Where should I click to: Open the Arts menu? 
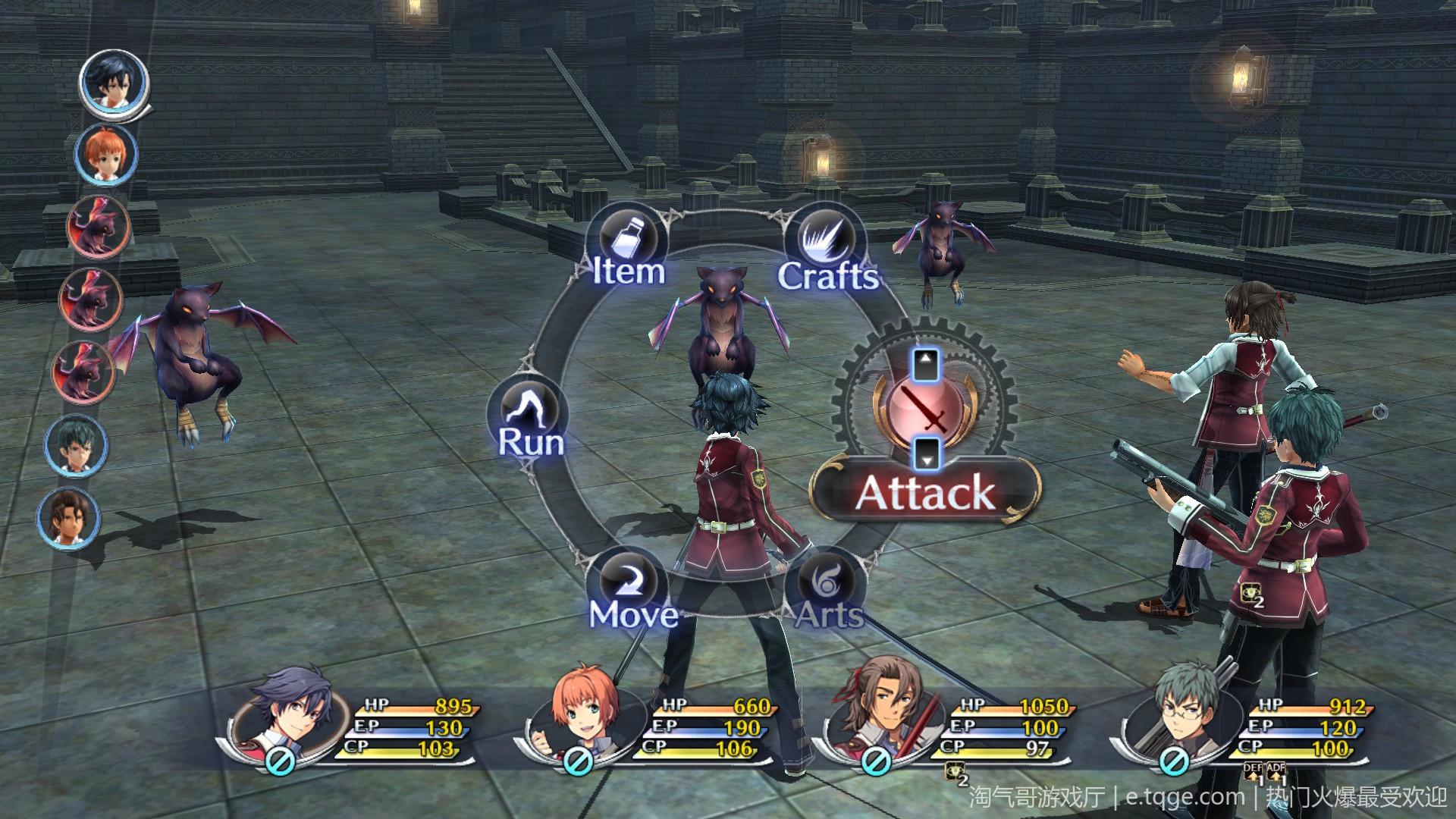827,591
